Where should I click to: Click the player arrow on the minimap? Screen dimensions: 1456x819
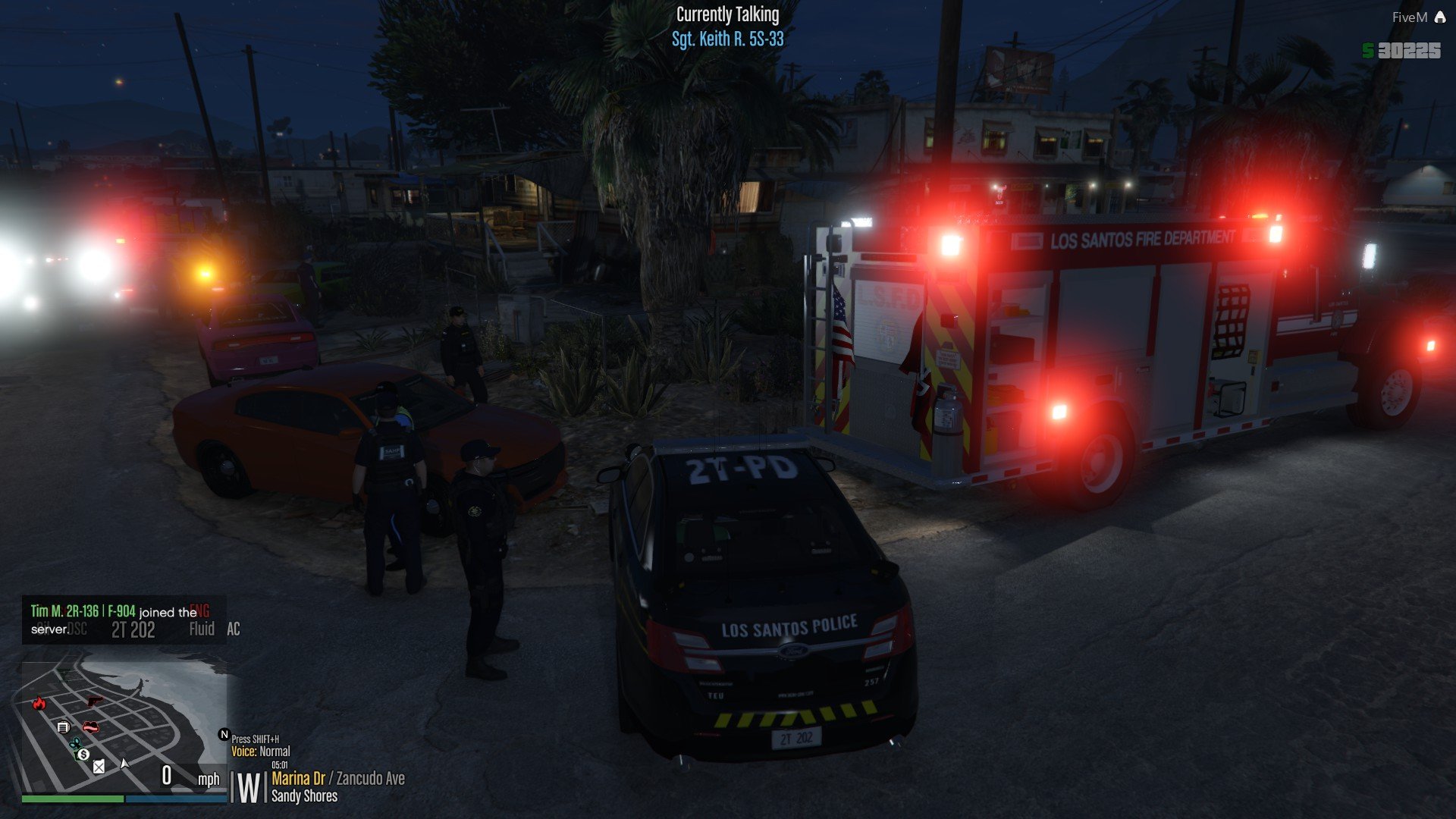coord(125,763)
